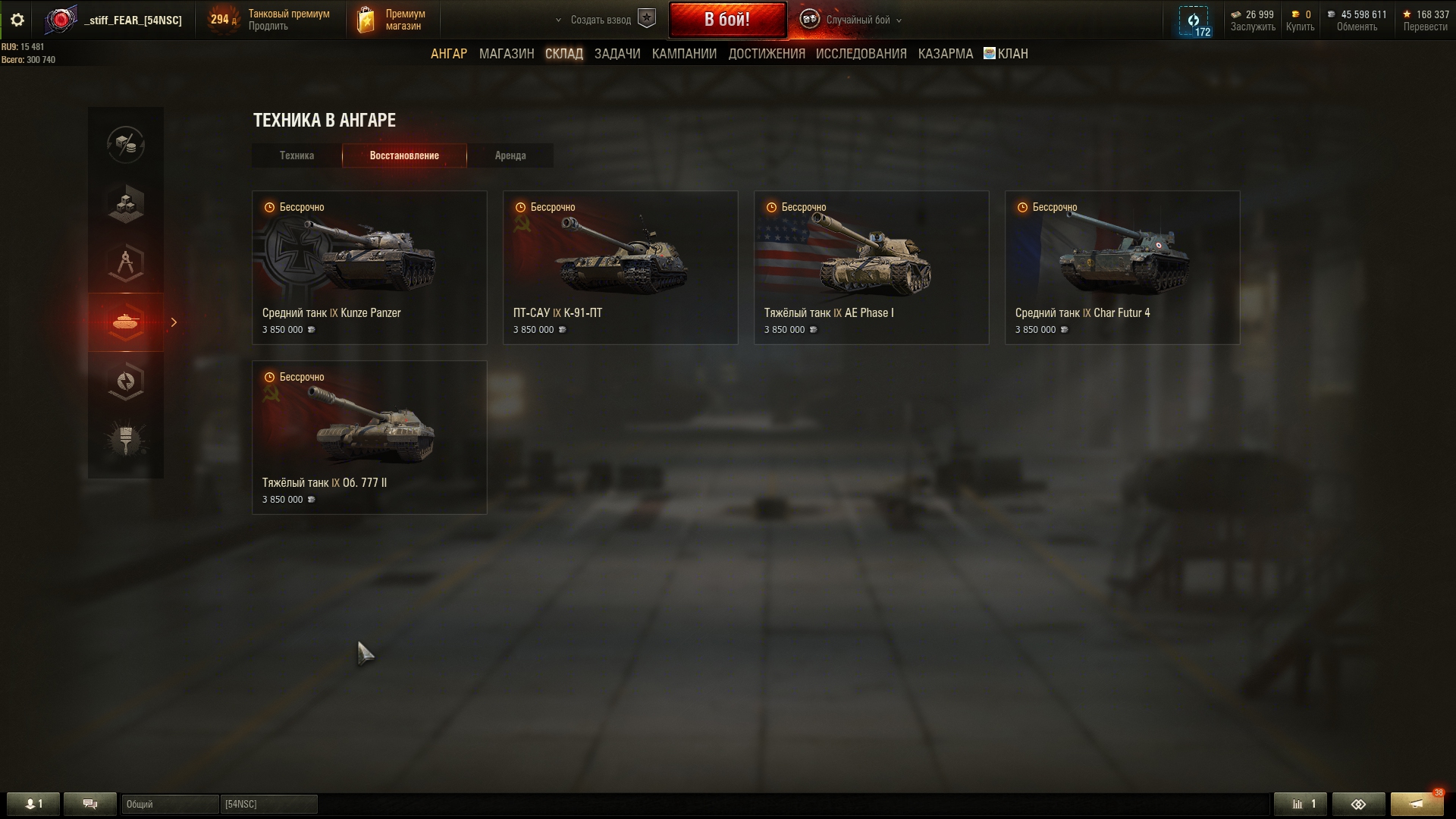Image resolution: width=1456 pixels, height=819 pixels.
Task: Go to the АНГАР tab
Action: (x=448, y=54)
